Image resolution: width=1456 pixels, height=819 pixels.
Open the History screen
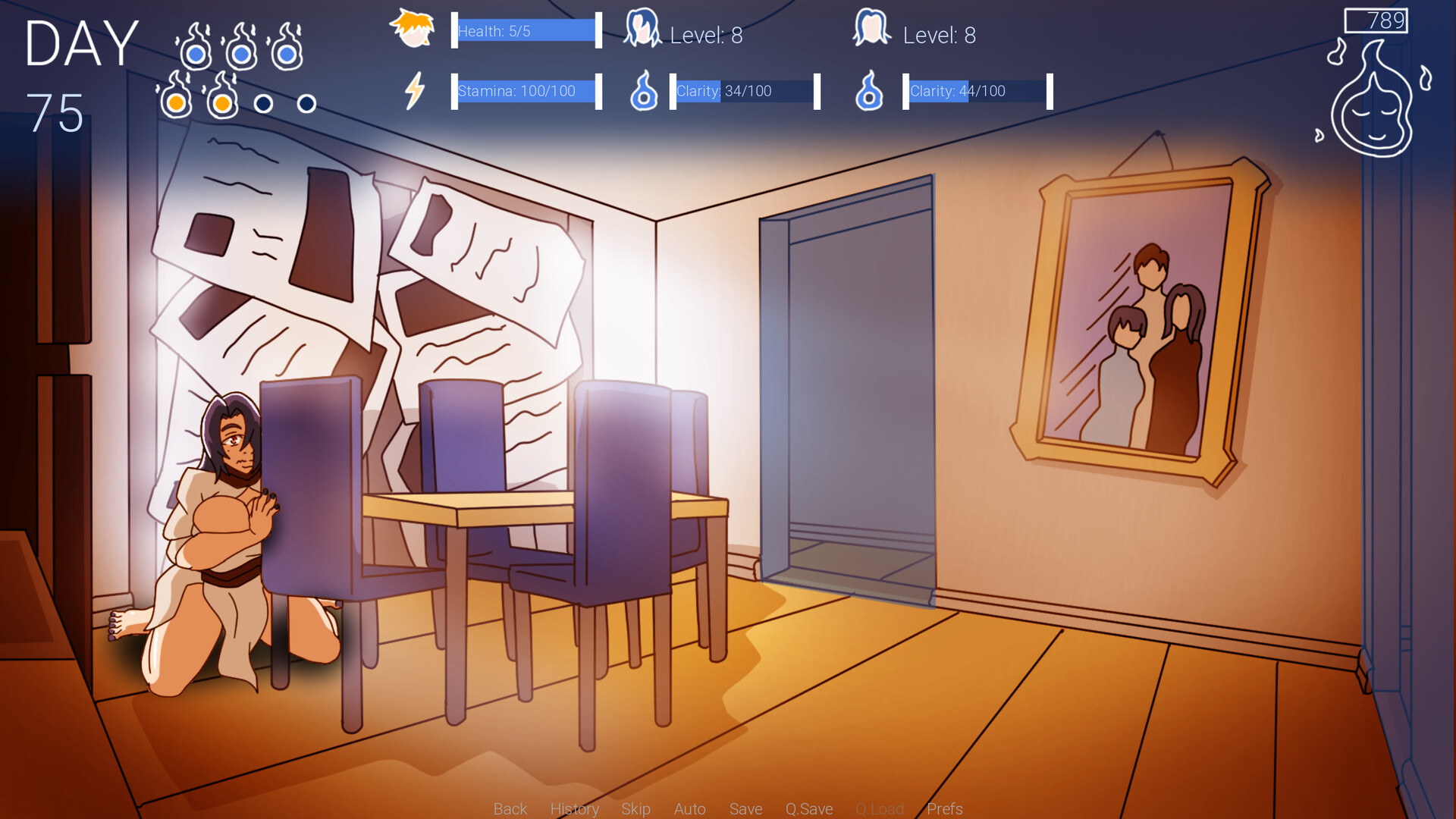click(575, 808)
